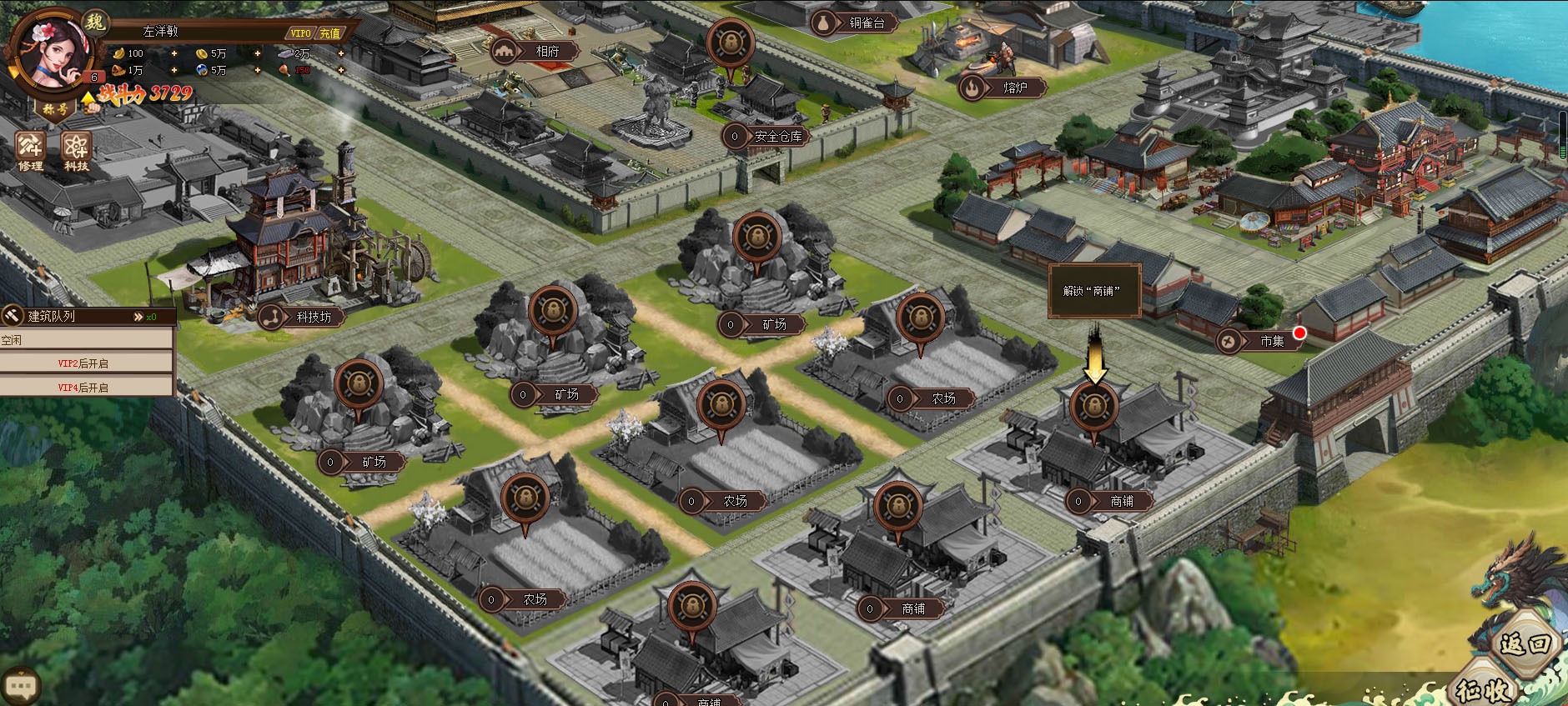Open the 充值 recharge button
Screen dimensions: 1568x706
tap(330, 33)
